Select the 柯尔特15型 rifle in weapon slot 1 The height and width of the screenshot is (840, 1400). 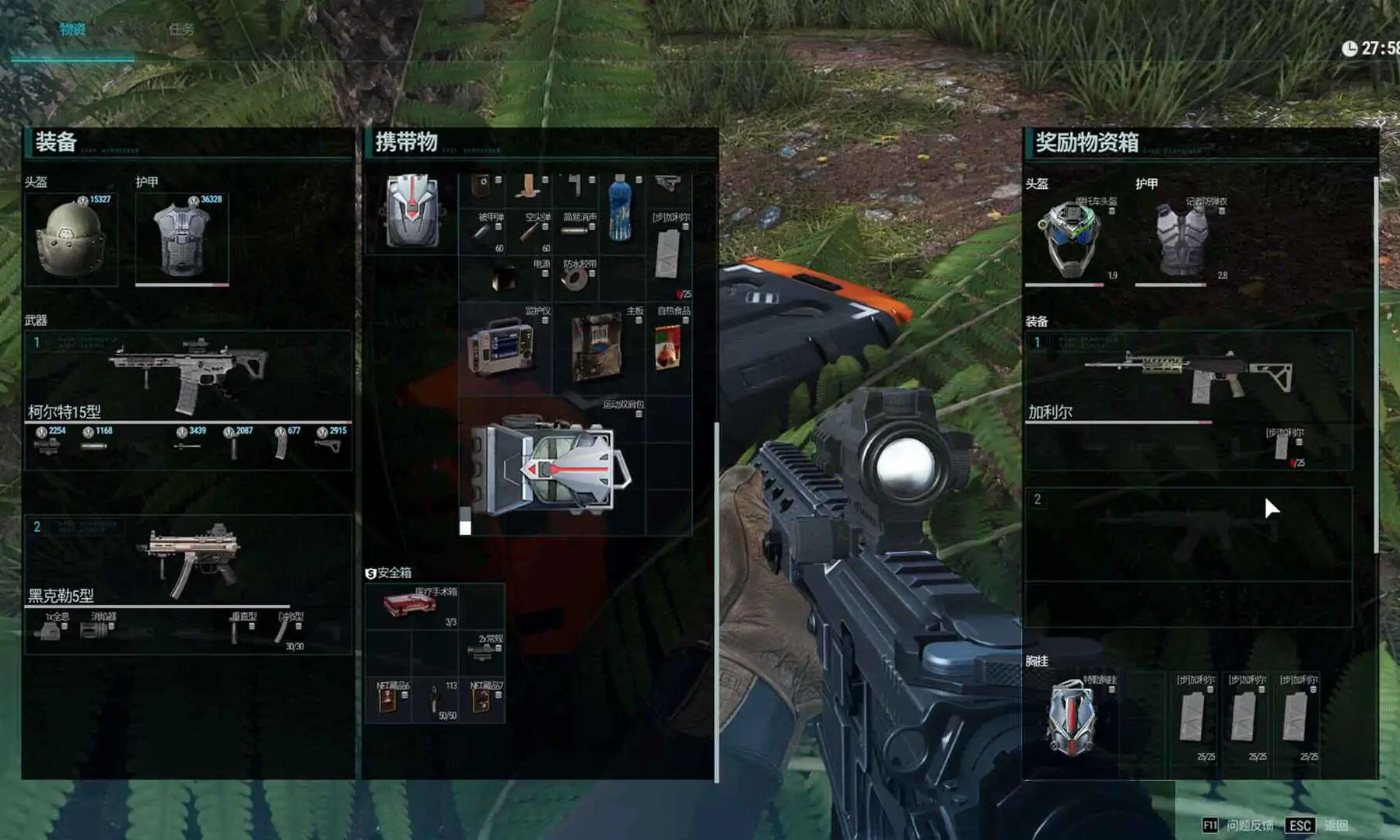click(188, 376)
